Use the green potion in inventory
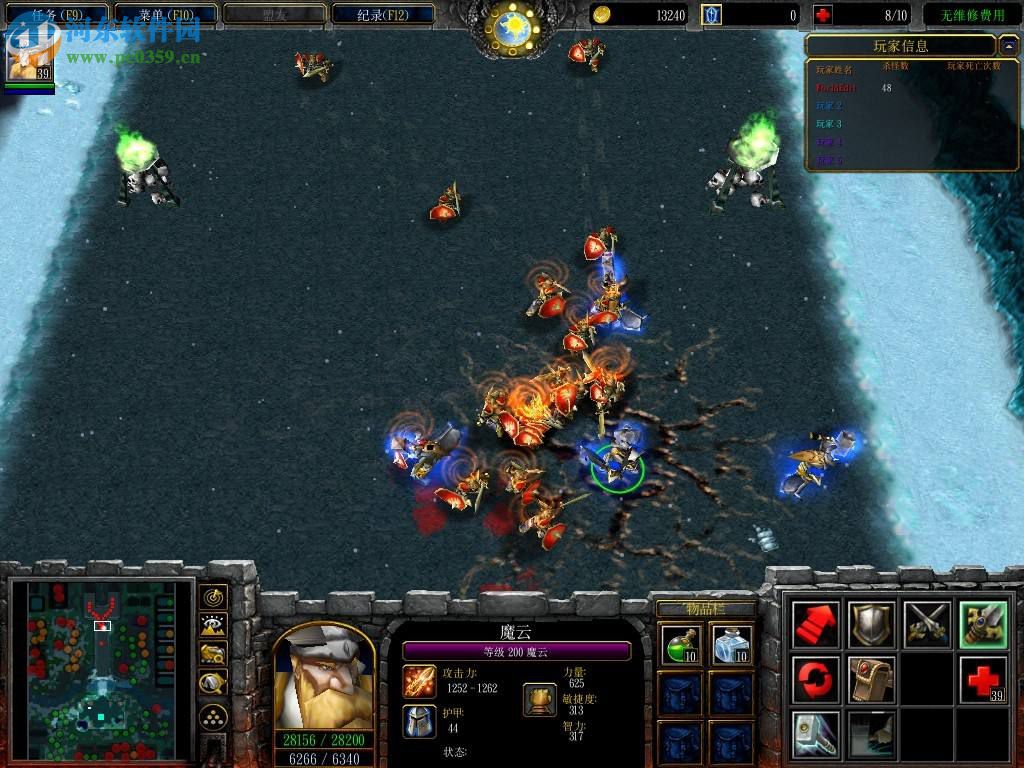This screenshot has height=768, width=1024. (x=679, y=644)
